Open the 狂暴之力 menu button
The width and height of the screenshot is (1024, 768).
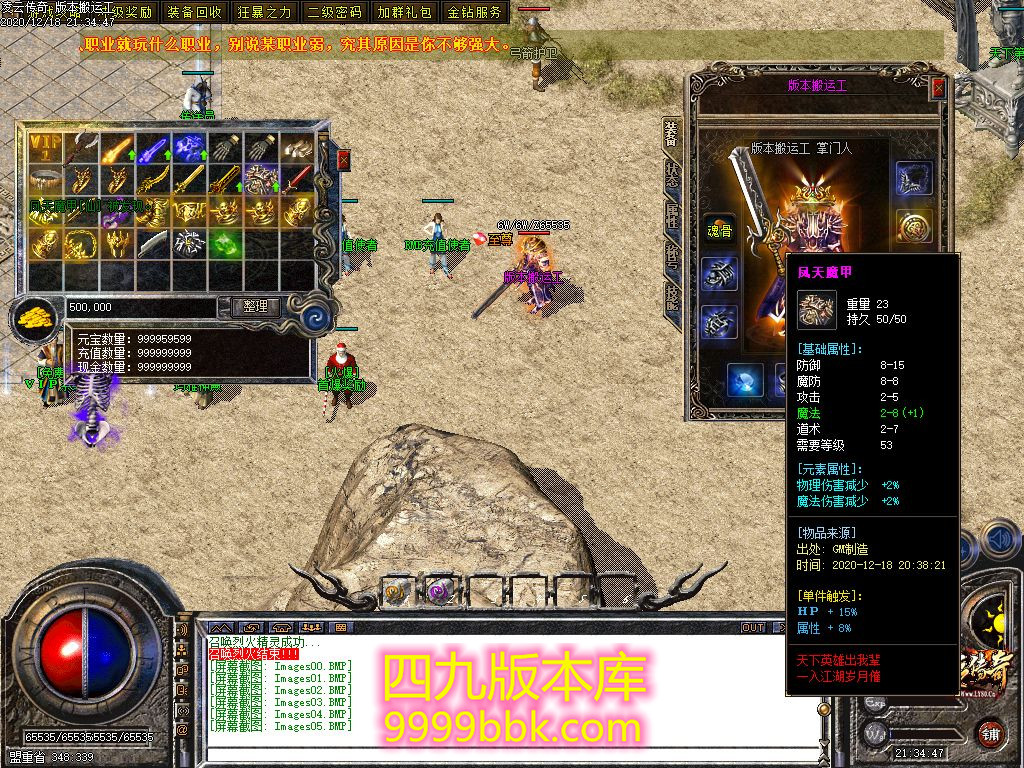(265, 12)
